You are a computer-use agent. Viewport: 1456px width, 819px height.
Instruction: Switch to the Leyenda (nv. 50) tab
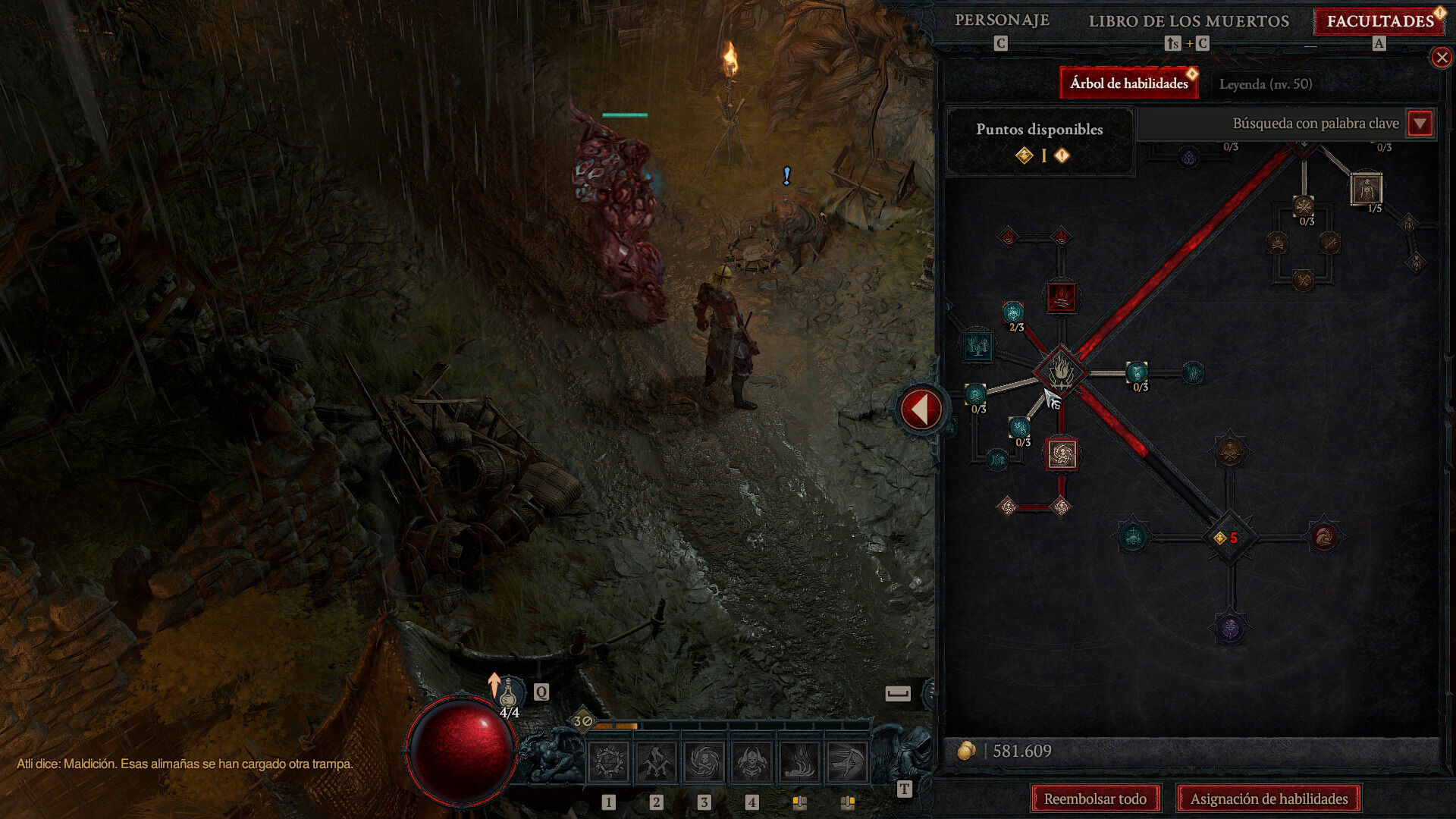(x=1265, y=84)
